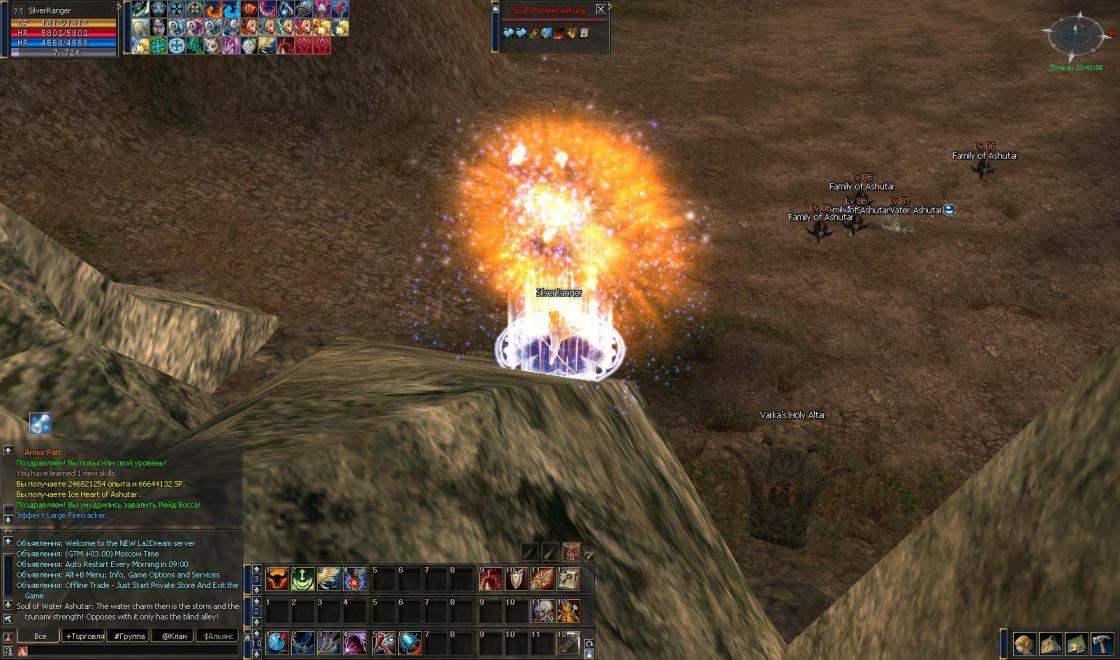Use the shield skill in top hotbar slot 10
This screenshot has height=660, width=1120.
tap(516, 578)
